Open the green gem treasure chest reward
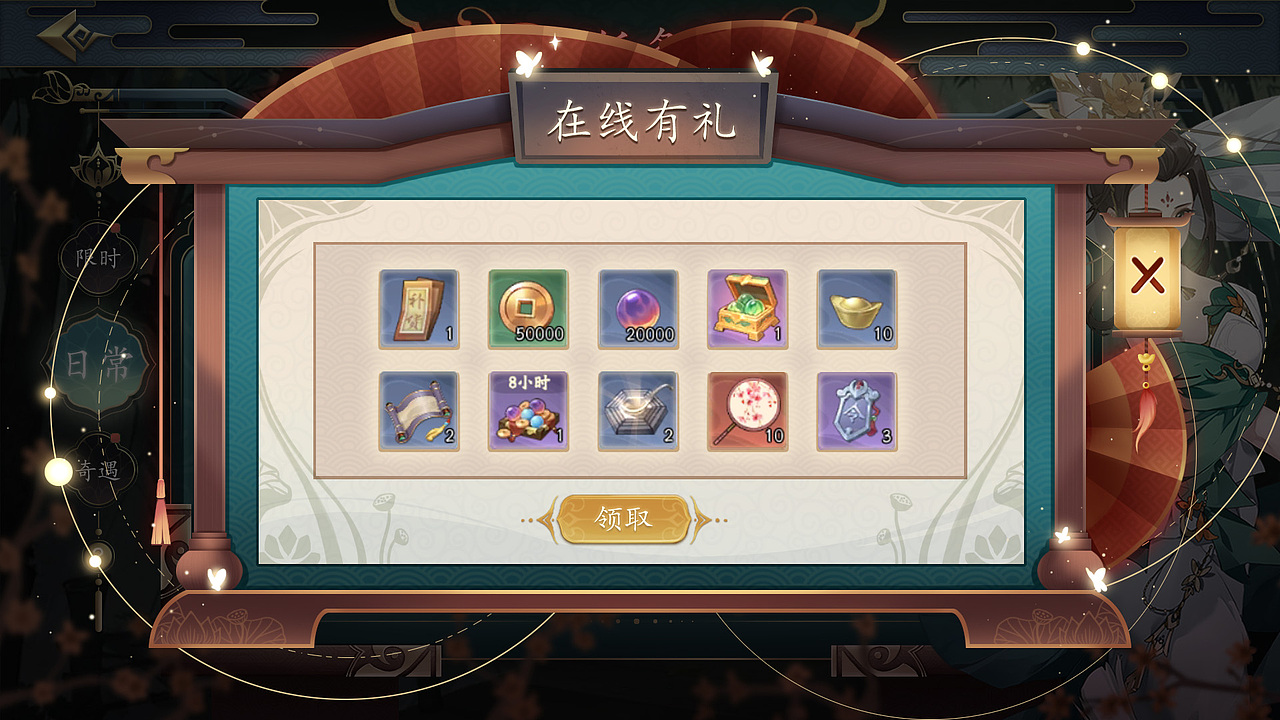 point(747,308)
